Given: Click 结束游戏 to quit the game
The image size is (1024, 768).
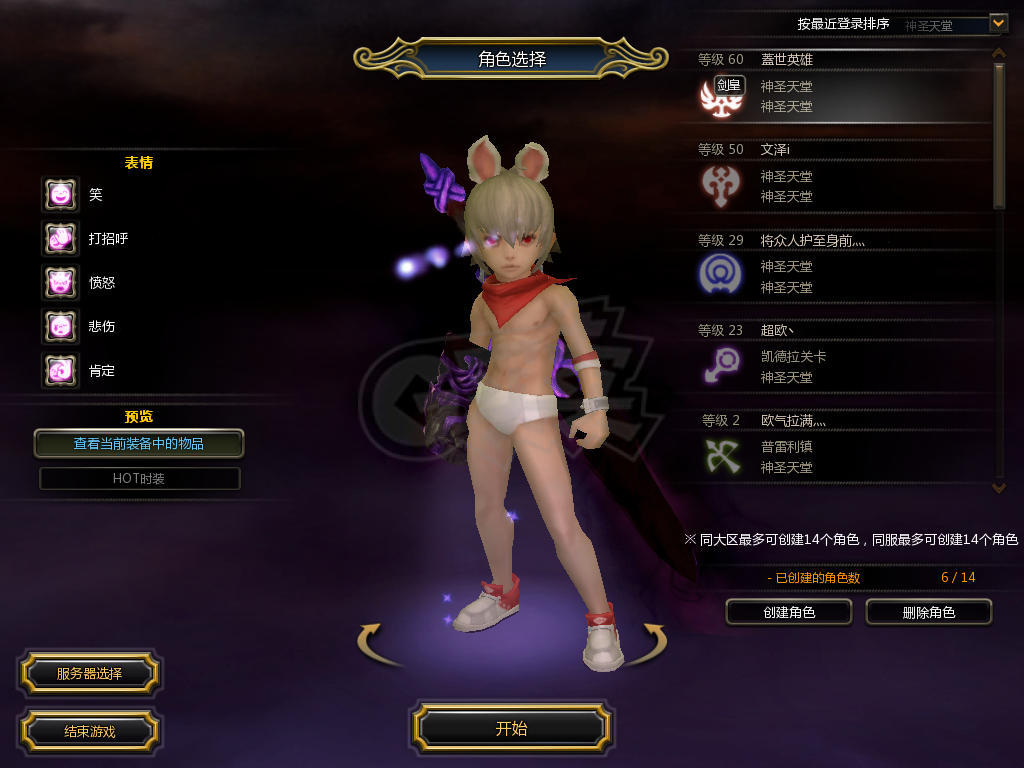Looking at the screenshot, I should click(89, 731).
